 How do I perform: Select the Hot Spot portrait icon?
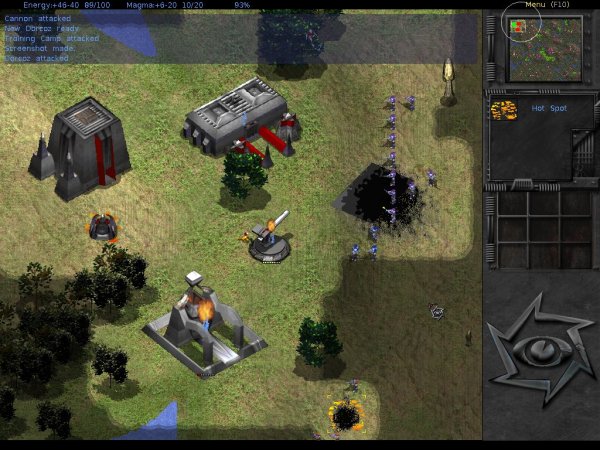pyautogui.click(x=504, y=109)
